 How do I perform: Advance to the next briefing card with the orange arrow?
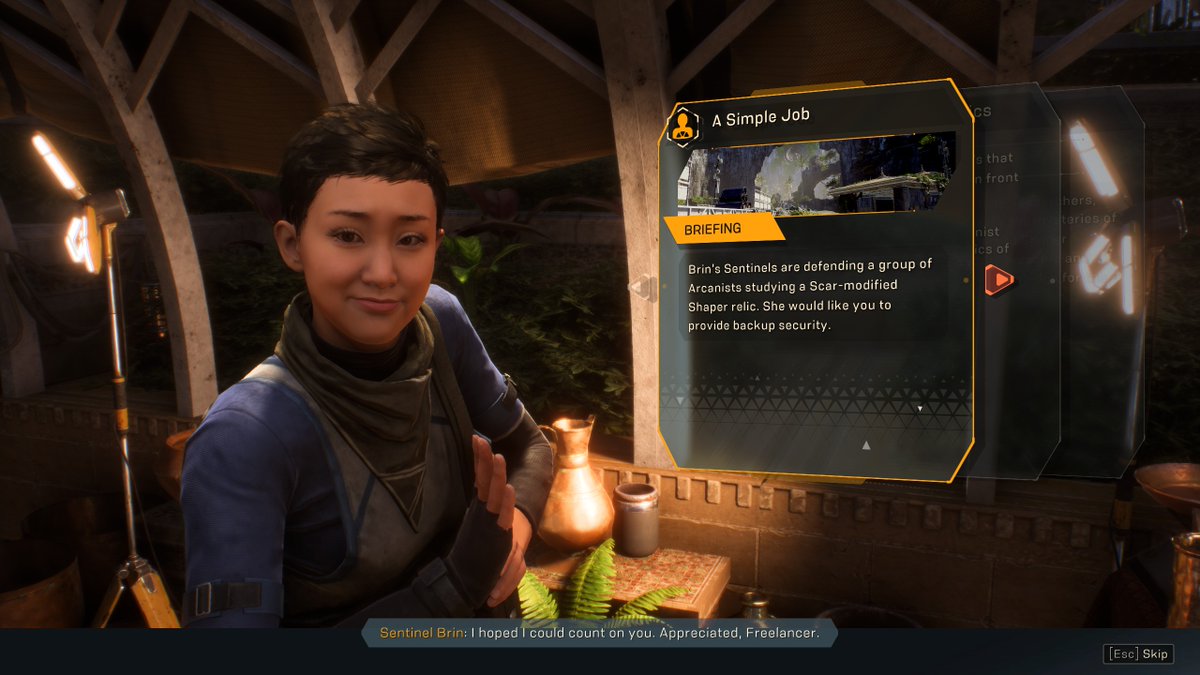click(999, 281)
